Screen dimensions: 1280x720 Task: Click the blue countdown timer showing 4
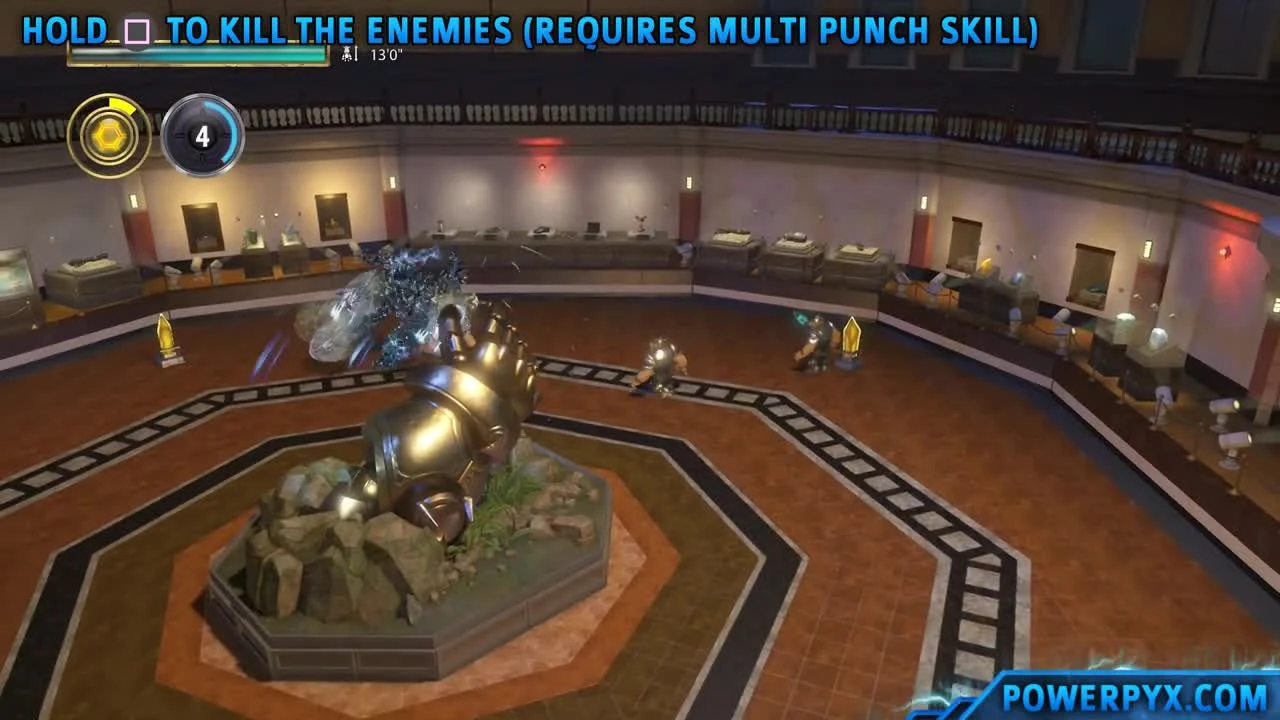coord(203,137)
